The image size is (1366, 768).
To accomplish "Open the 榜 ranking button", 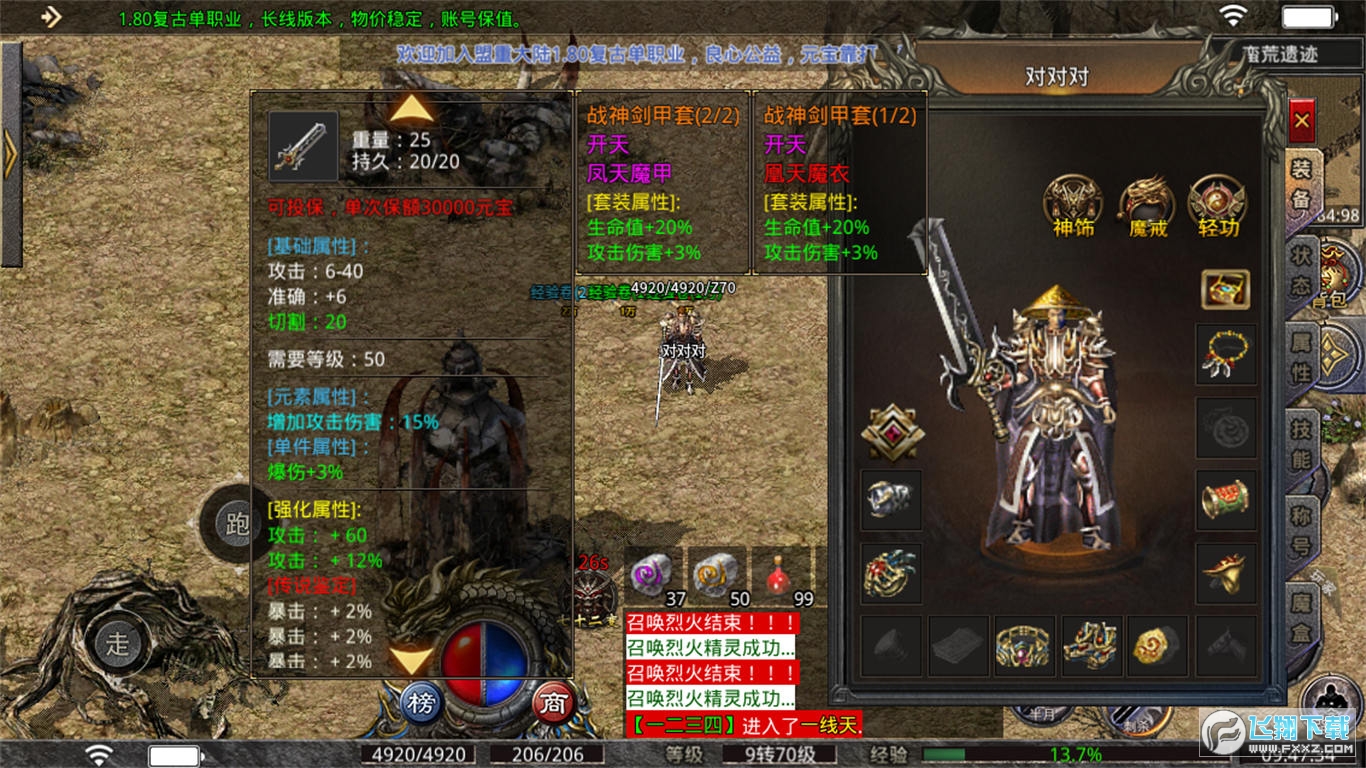I will 422,704.
